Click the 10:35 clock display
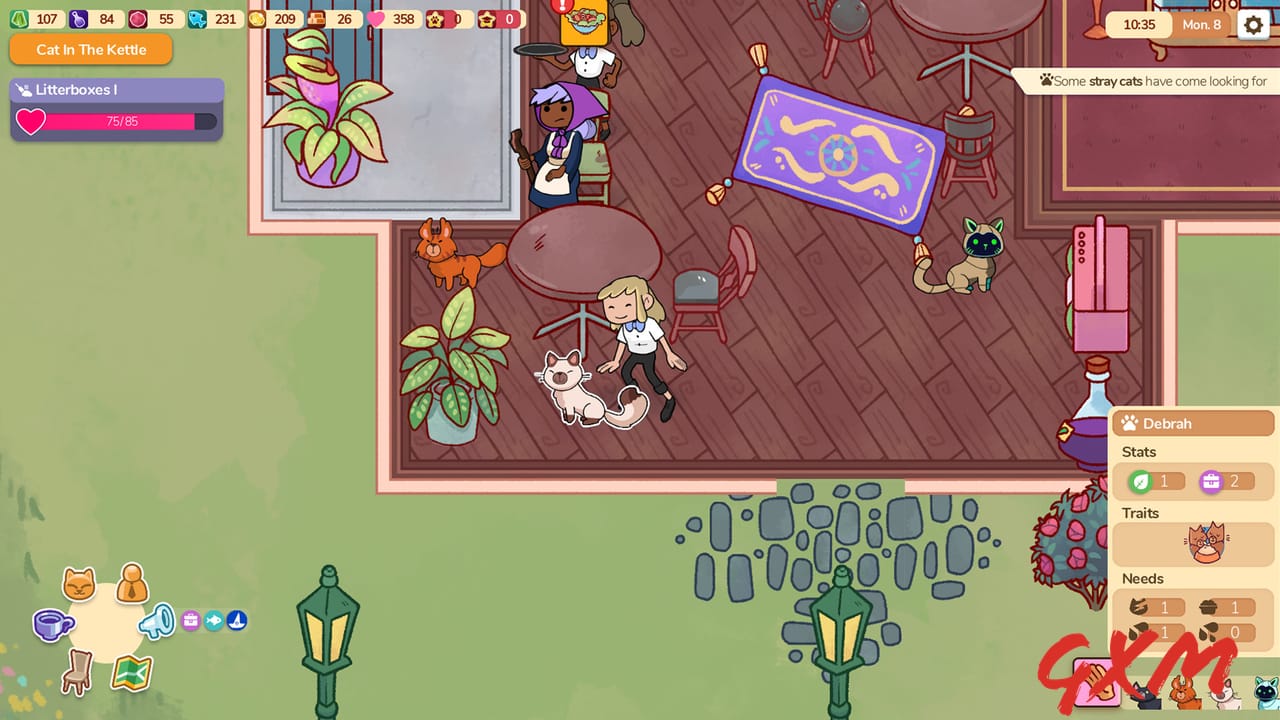Image resolution: width=1280 pixels, height=720 pixels. click(1138, 24)
